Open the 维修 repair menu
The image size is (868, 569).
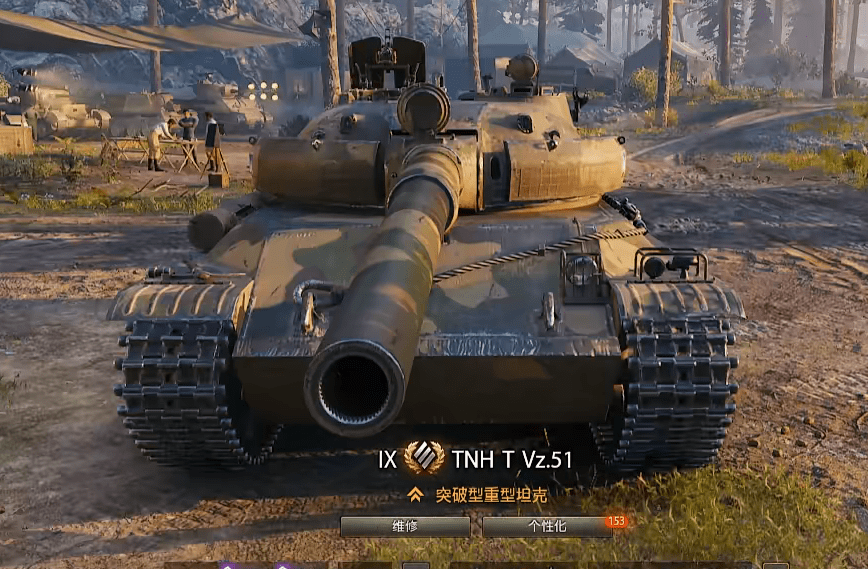click(405, 527)
